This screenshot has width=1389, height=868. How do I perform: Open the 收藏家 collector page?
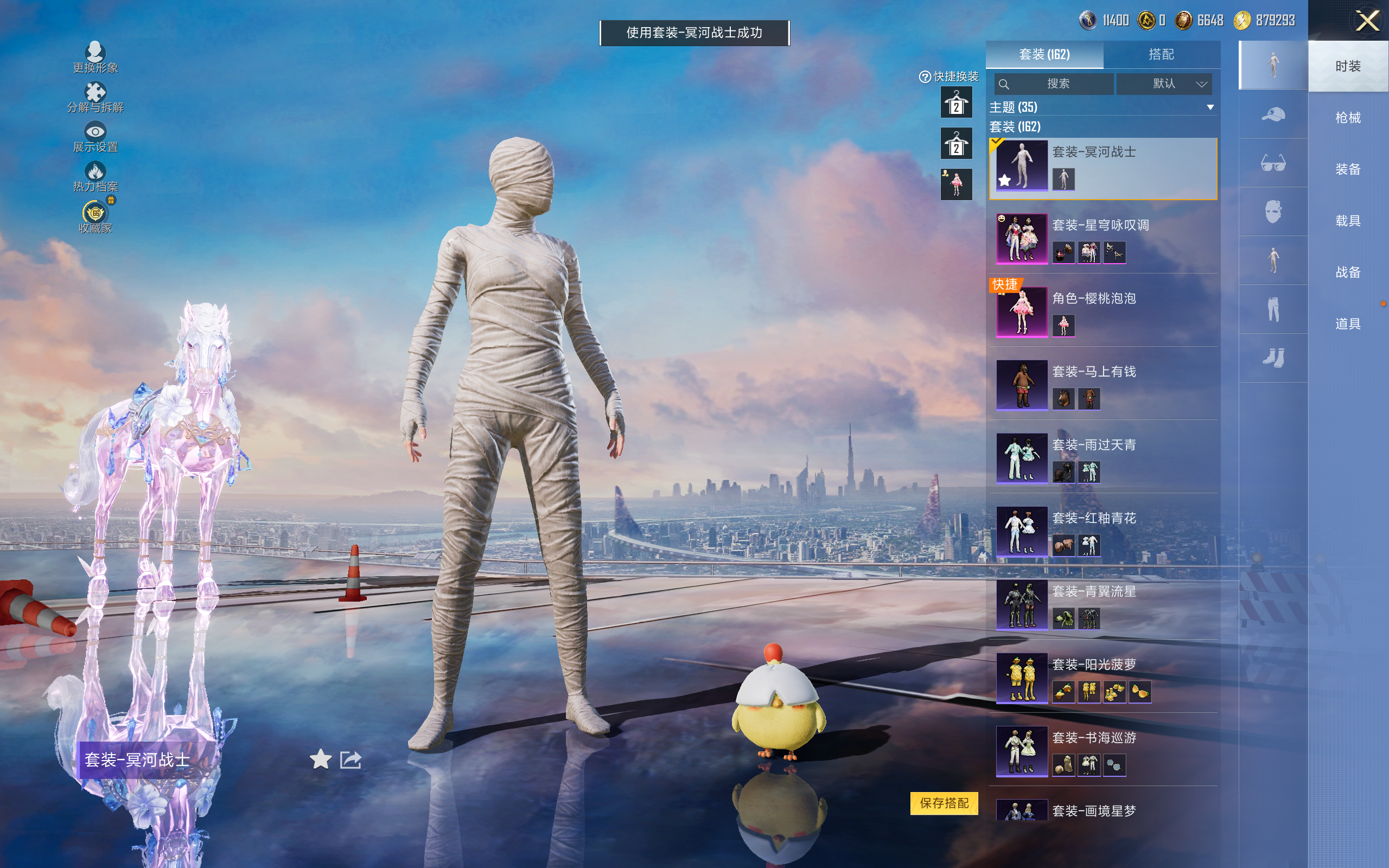[x=95, y=217]
